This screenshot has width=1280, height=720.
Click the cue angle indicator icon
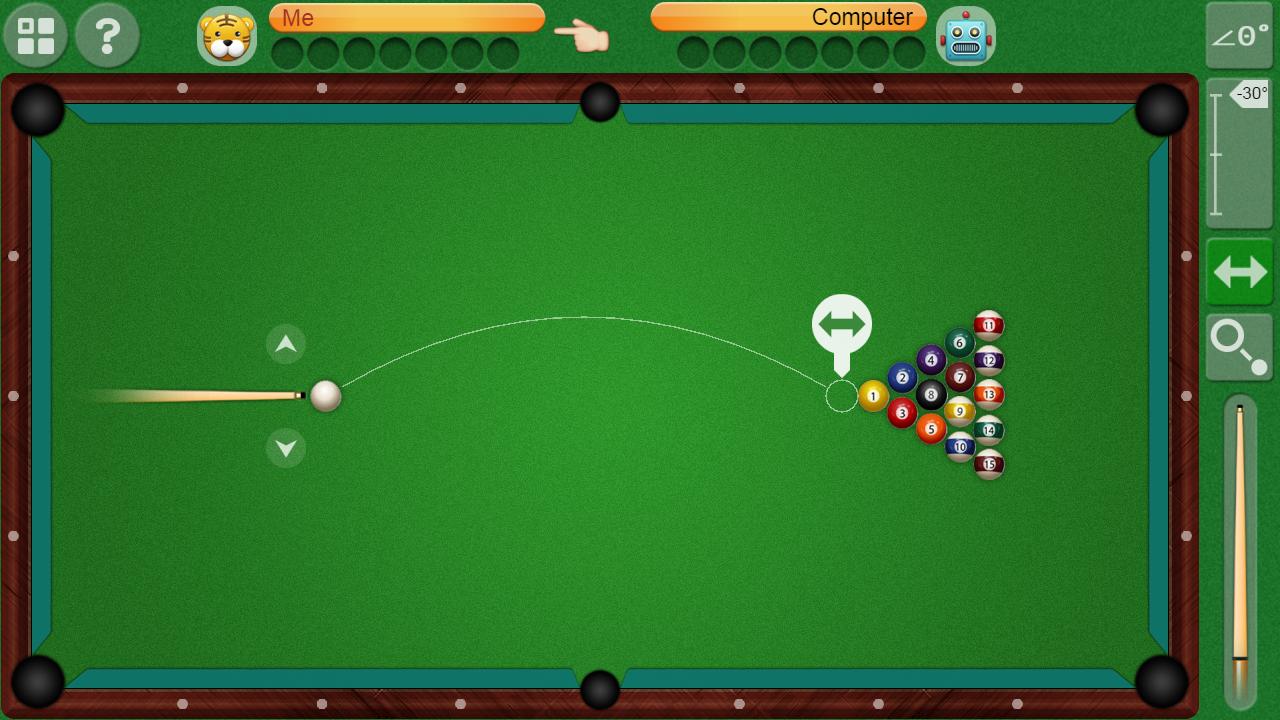point(1239,36)
